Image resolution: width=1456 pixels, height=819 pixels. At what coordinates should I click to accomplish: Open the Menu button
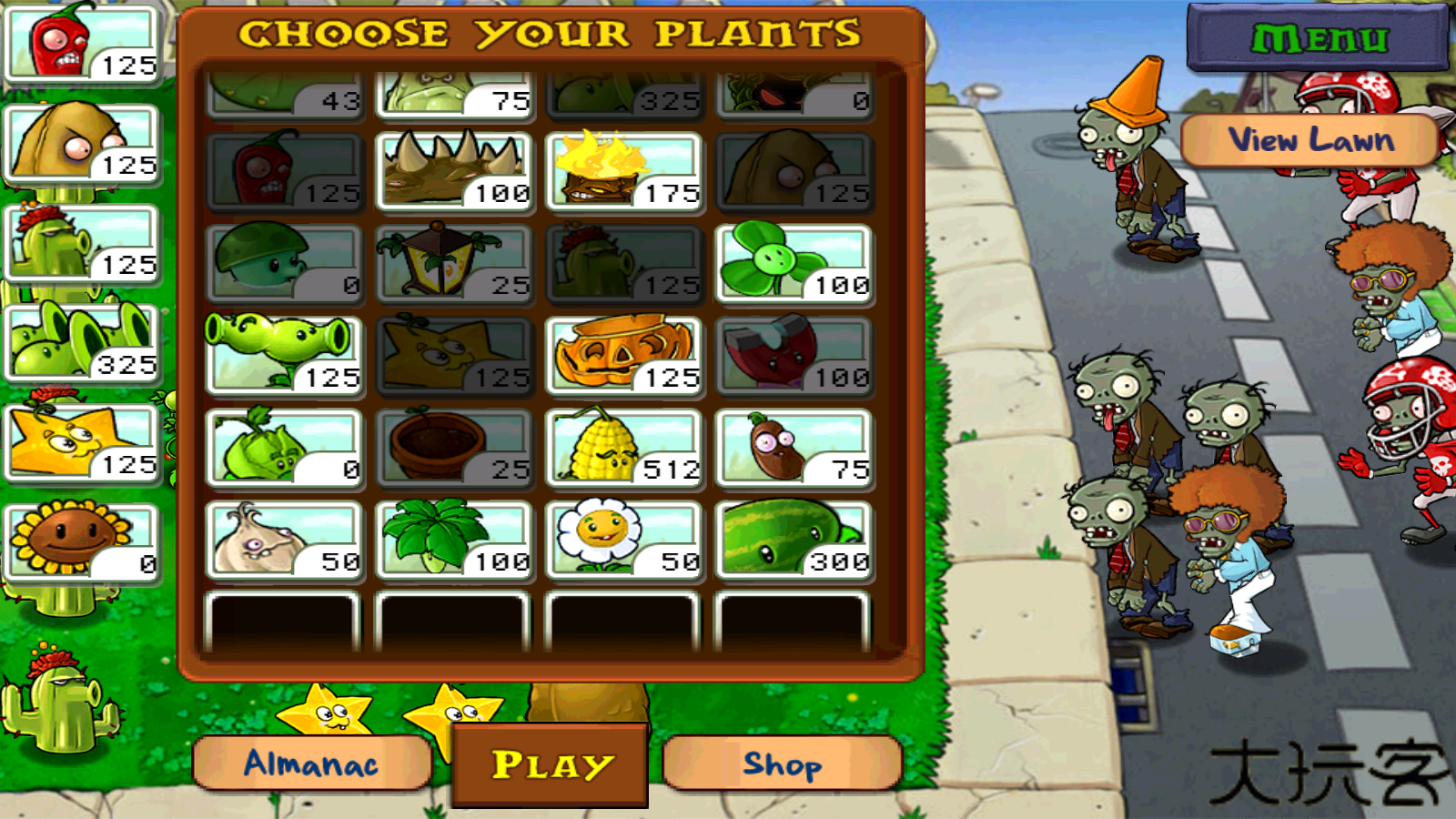1318,38
